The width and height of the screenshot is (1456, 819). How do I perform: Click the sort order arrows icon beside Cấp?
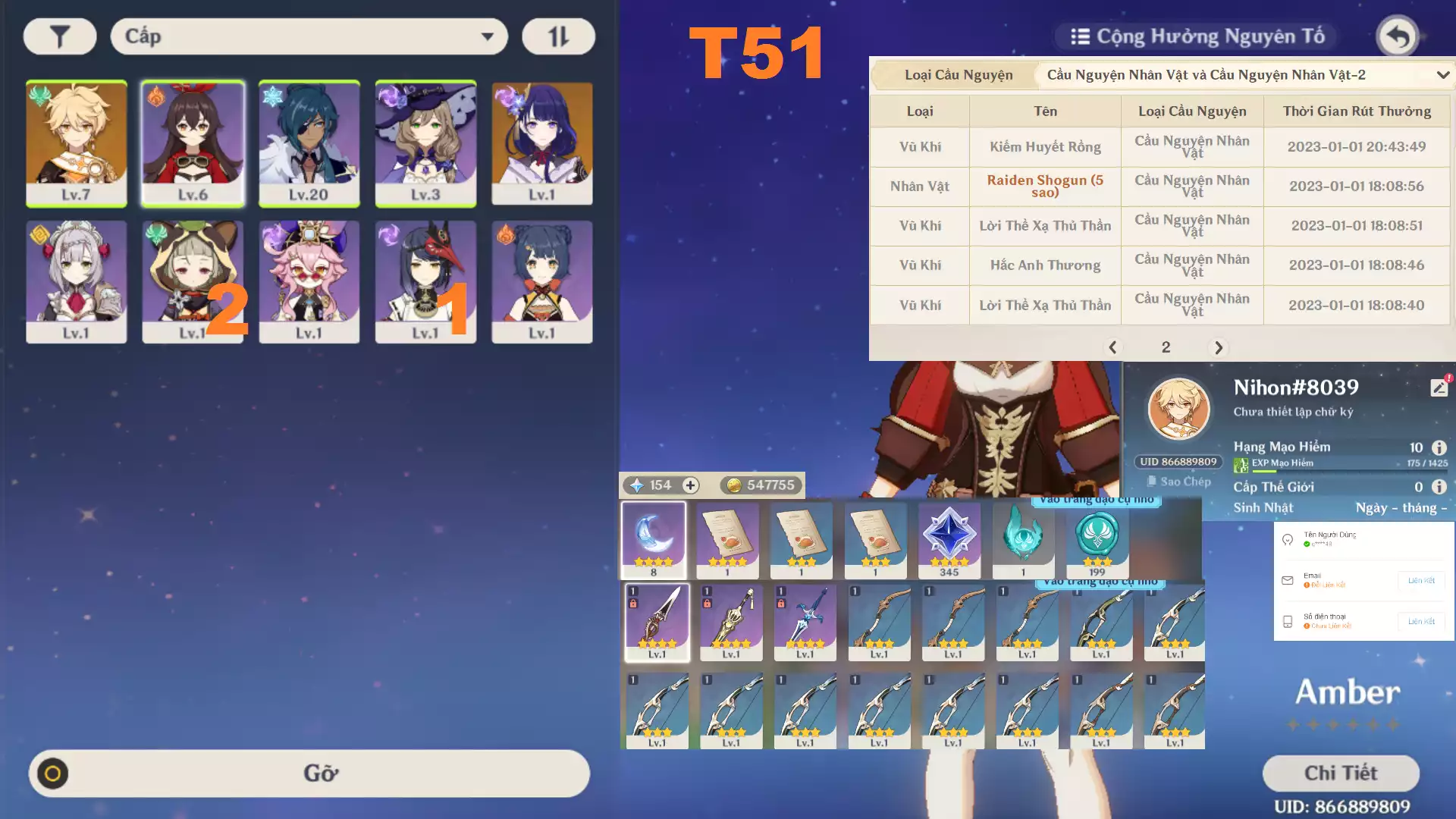click(559, 36)
